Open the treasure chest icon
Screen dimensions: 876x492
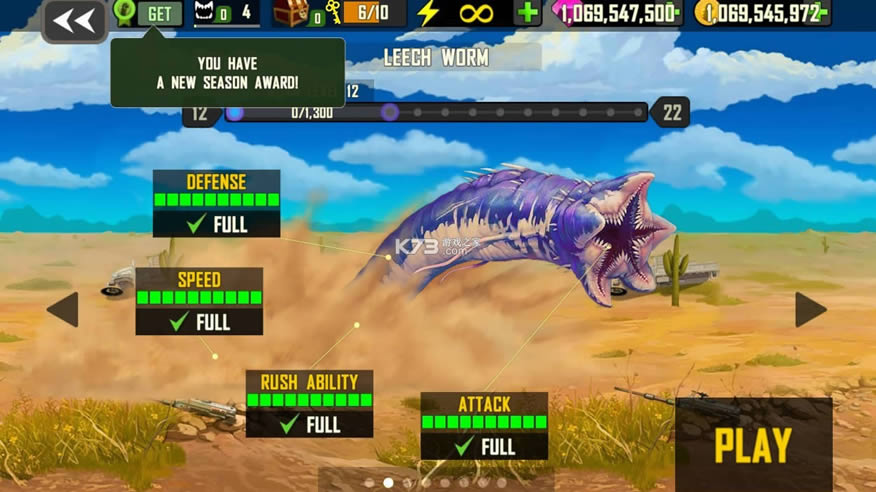[291, 13]
